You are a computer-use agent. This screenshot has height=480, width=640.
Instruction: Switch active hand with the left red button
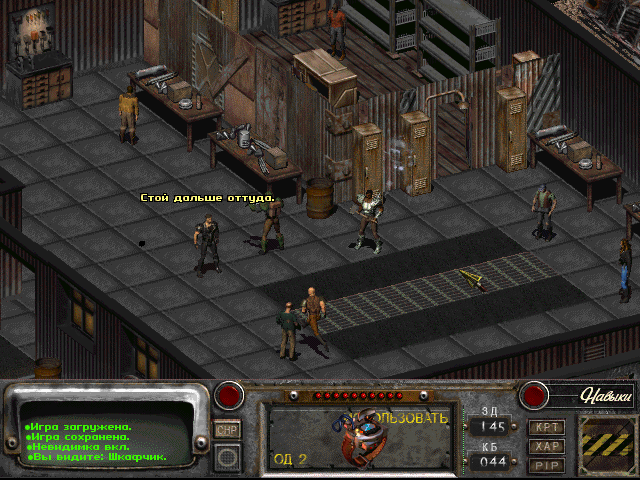coord(231,395)
